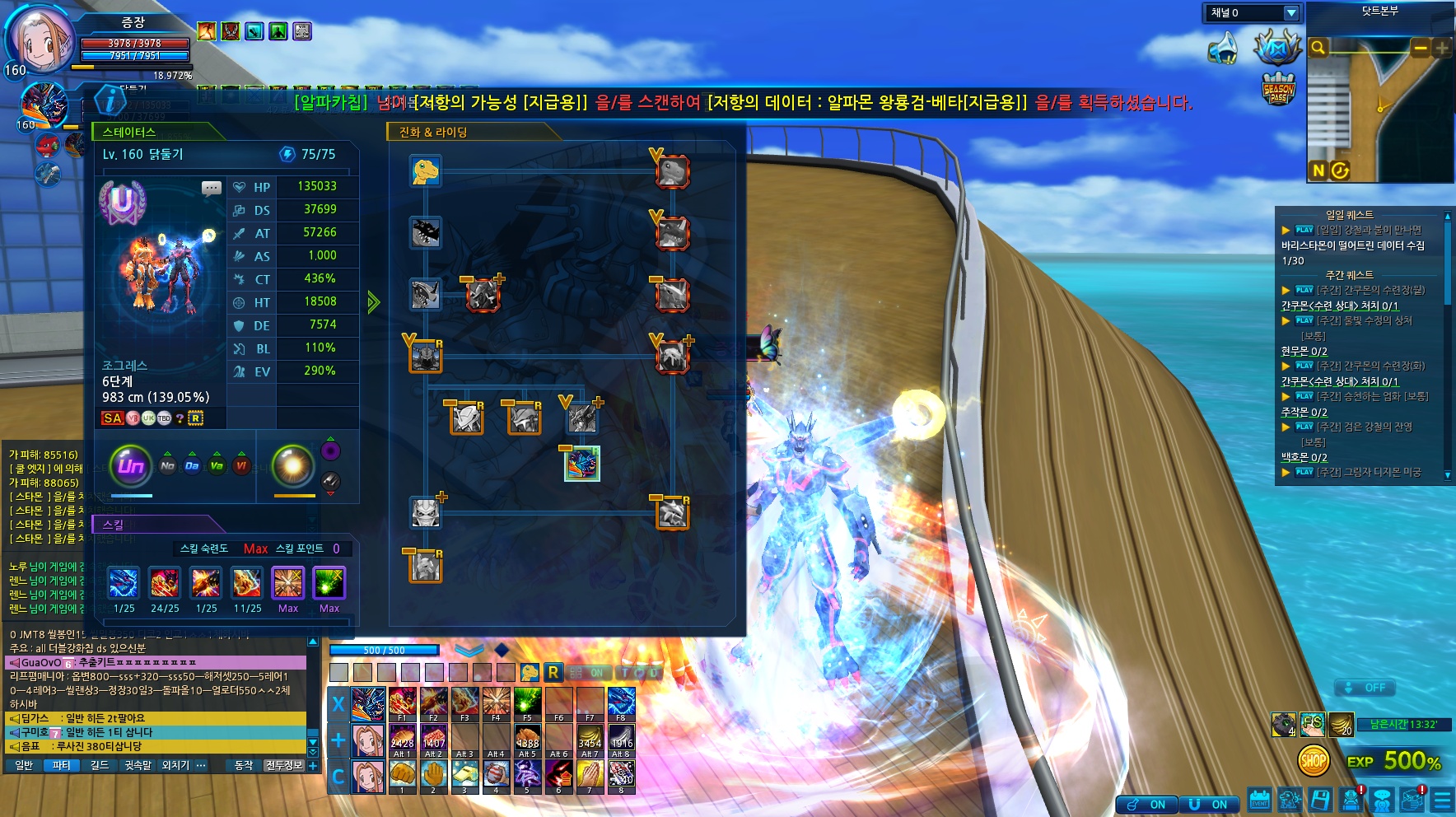Image resolution: width=1456 pixels, height=817 pixels.
Task: Activate the F5 green burst skill
Action: [x=527, y=703]
